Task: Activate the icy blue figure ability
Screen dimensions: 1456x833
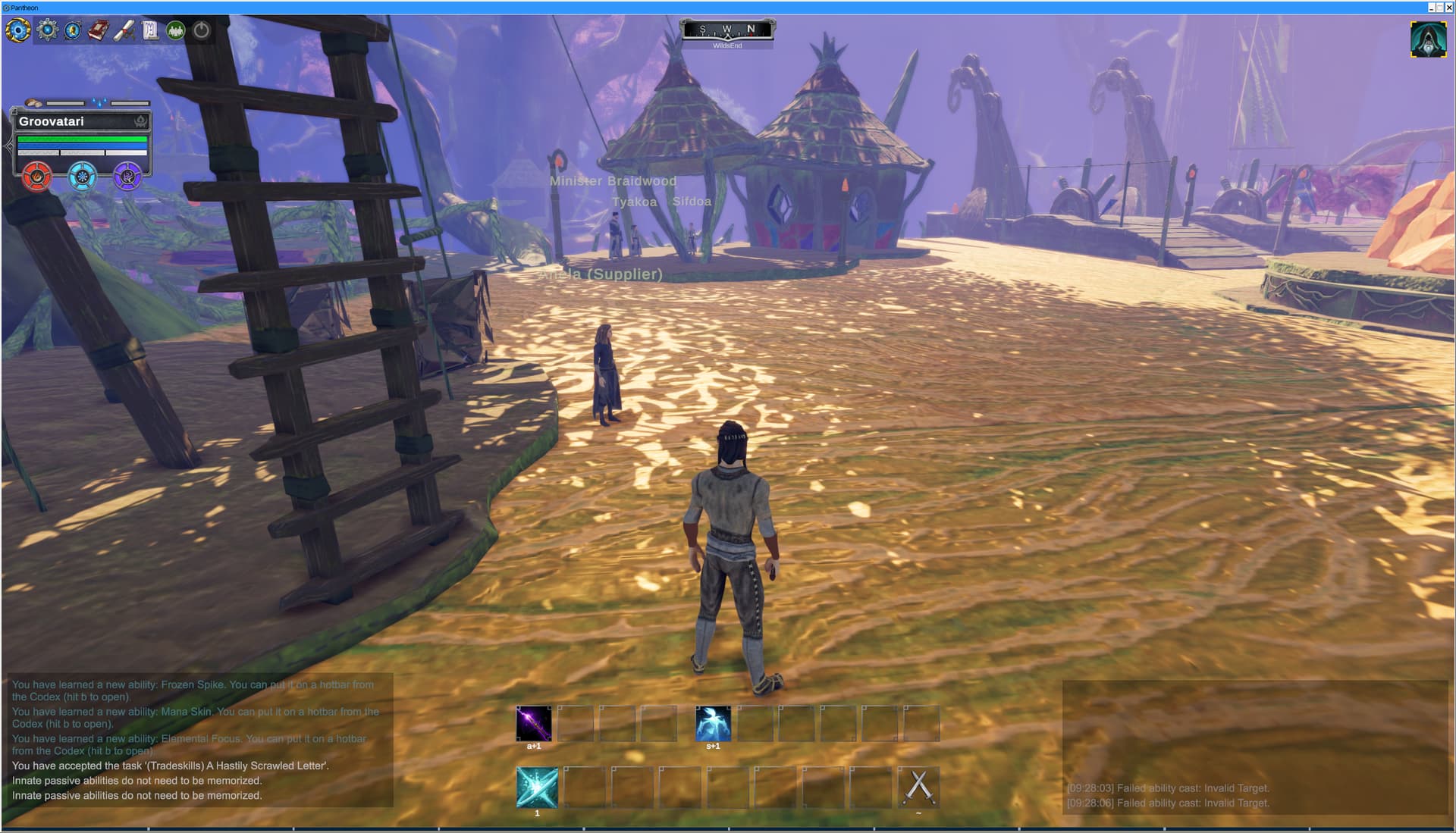Action: (x=713, y=723)
